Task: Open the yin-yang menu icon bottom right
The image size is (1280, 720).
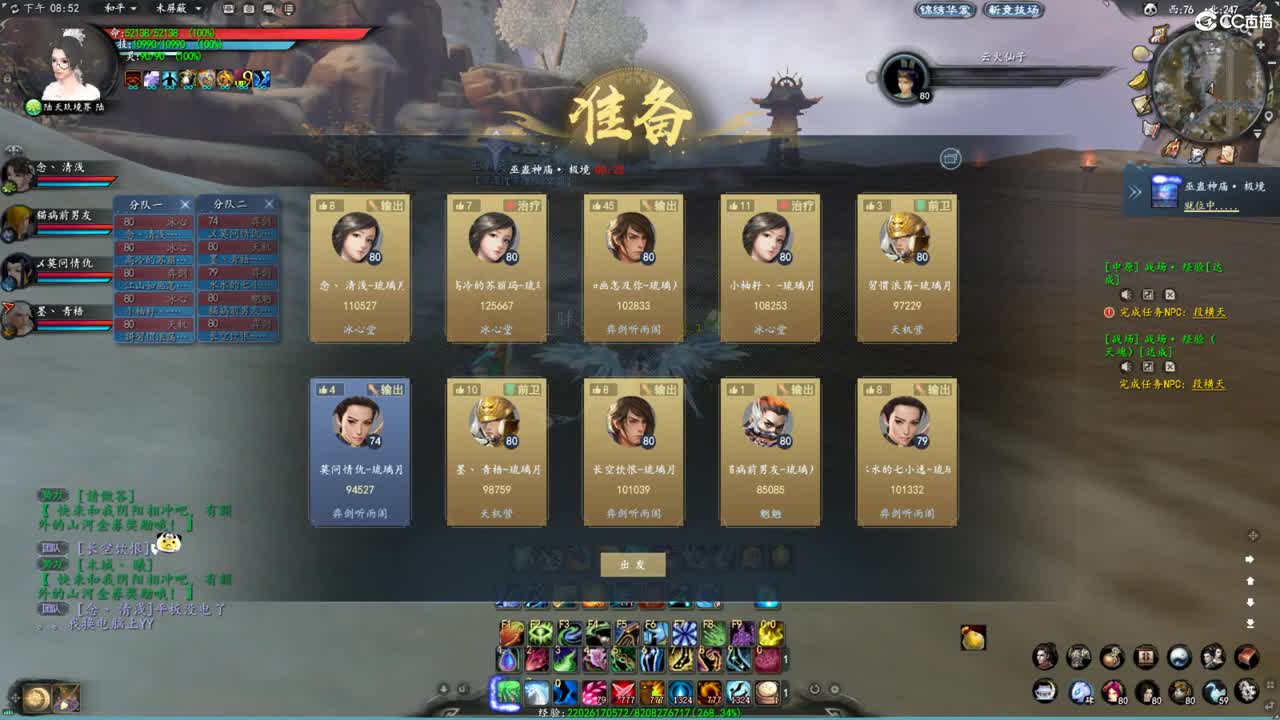Action: pyautogui.click(x=1179, y=656)
